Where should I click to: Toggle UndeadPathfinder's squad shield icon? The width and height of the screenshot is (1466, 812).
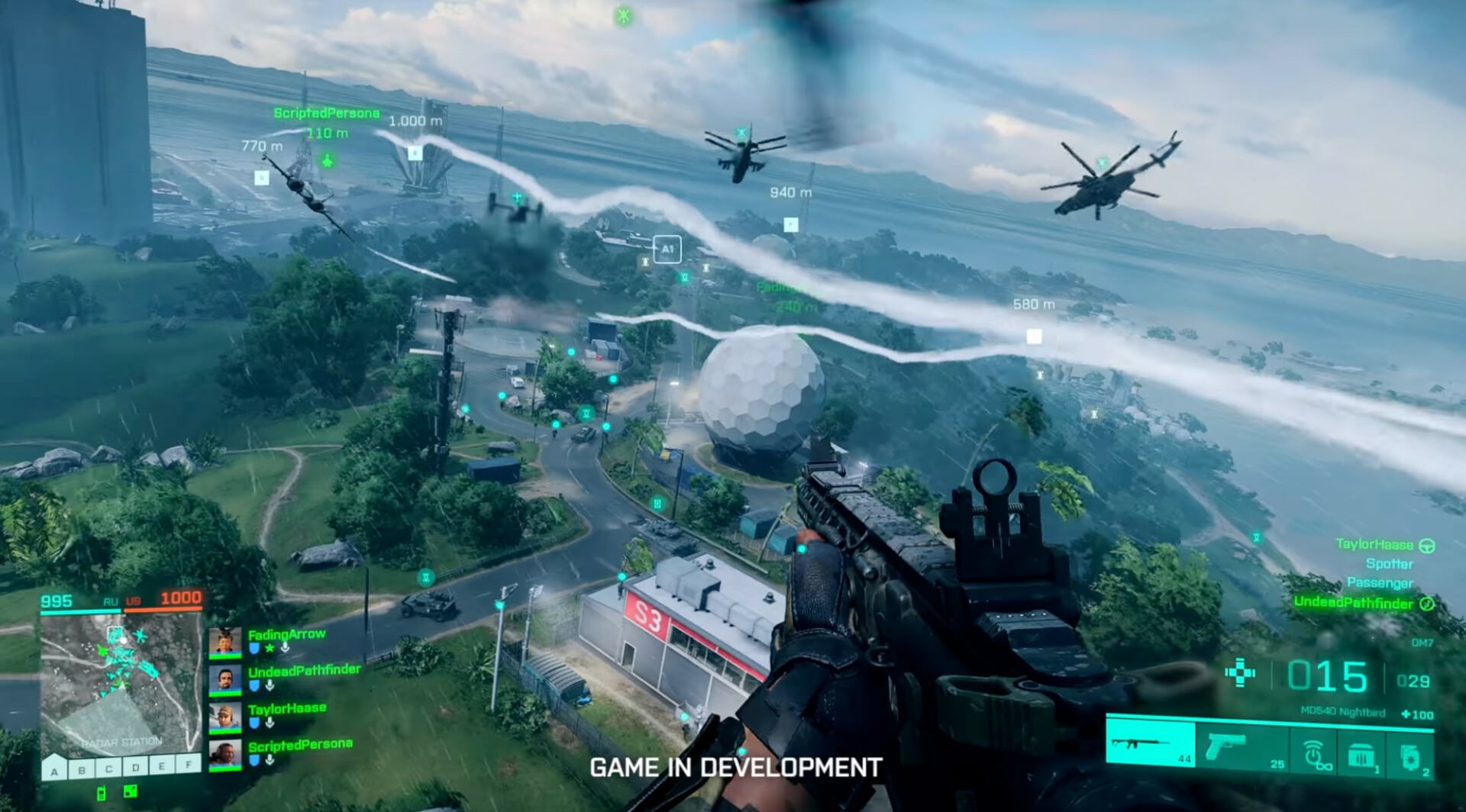(x=253, y=687)
